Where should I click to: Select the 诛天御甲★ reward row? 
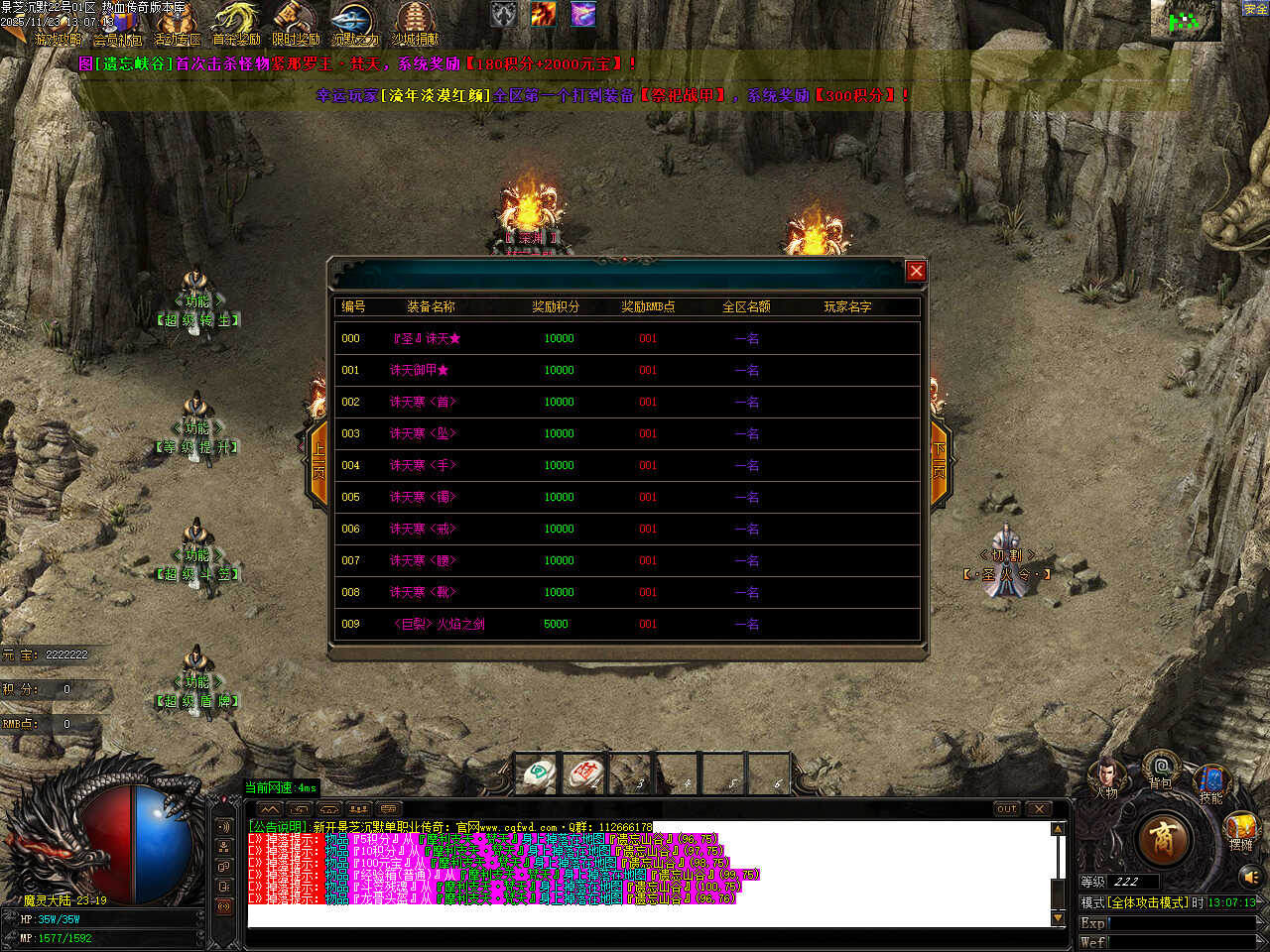(419, 371)
